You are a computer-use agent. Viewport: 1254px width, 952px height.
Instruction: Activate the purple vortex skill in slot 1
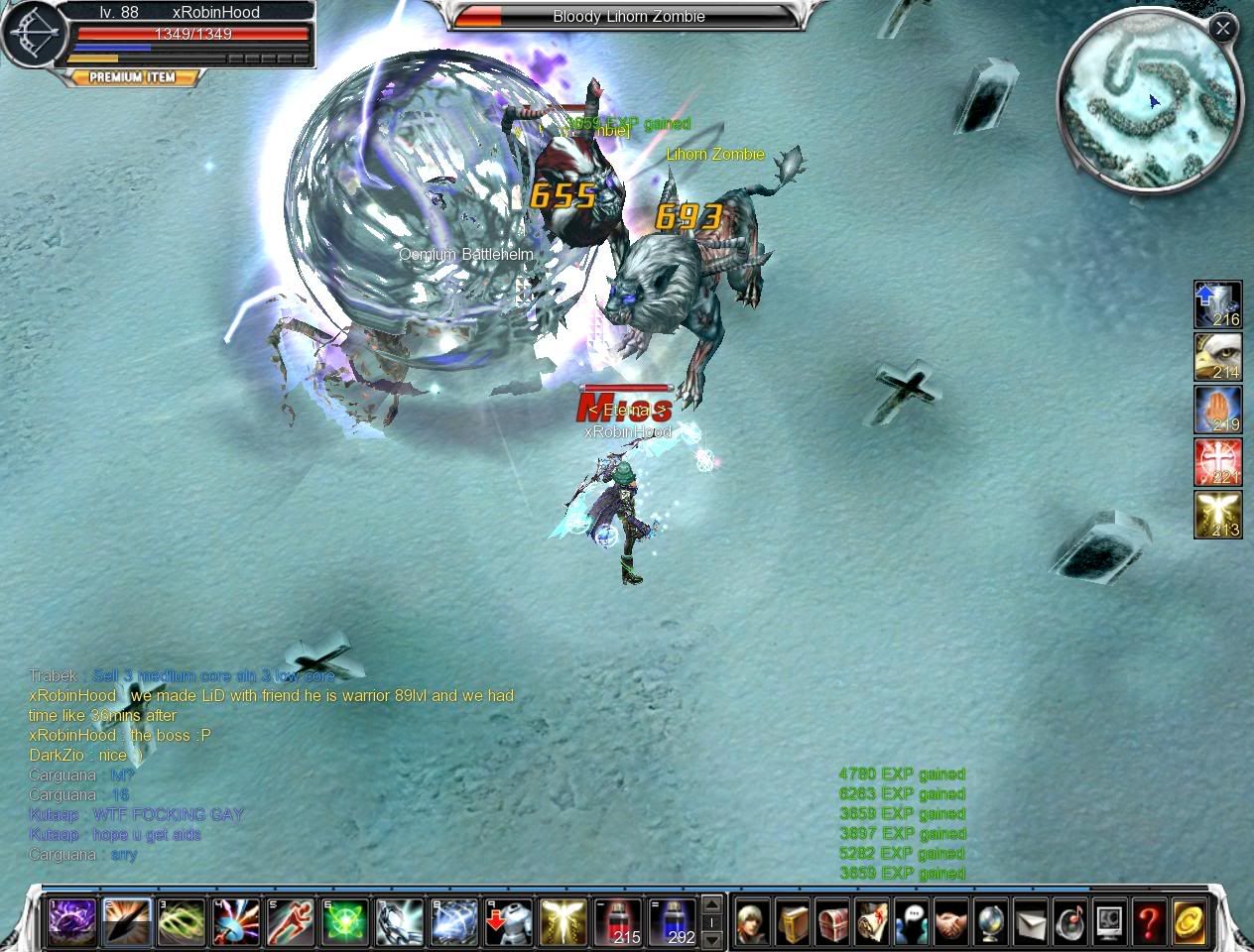pos(72,922)
